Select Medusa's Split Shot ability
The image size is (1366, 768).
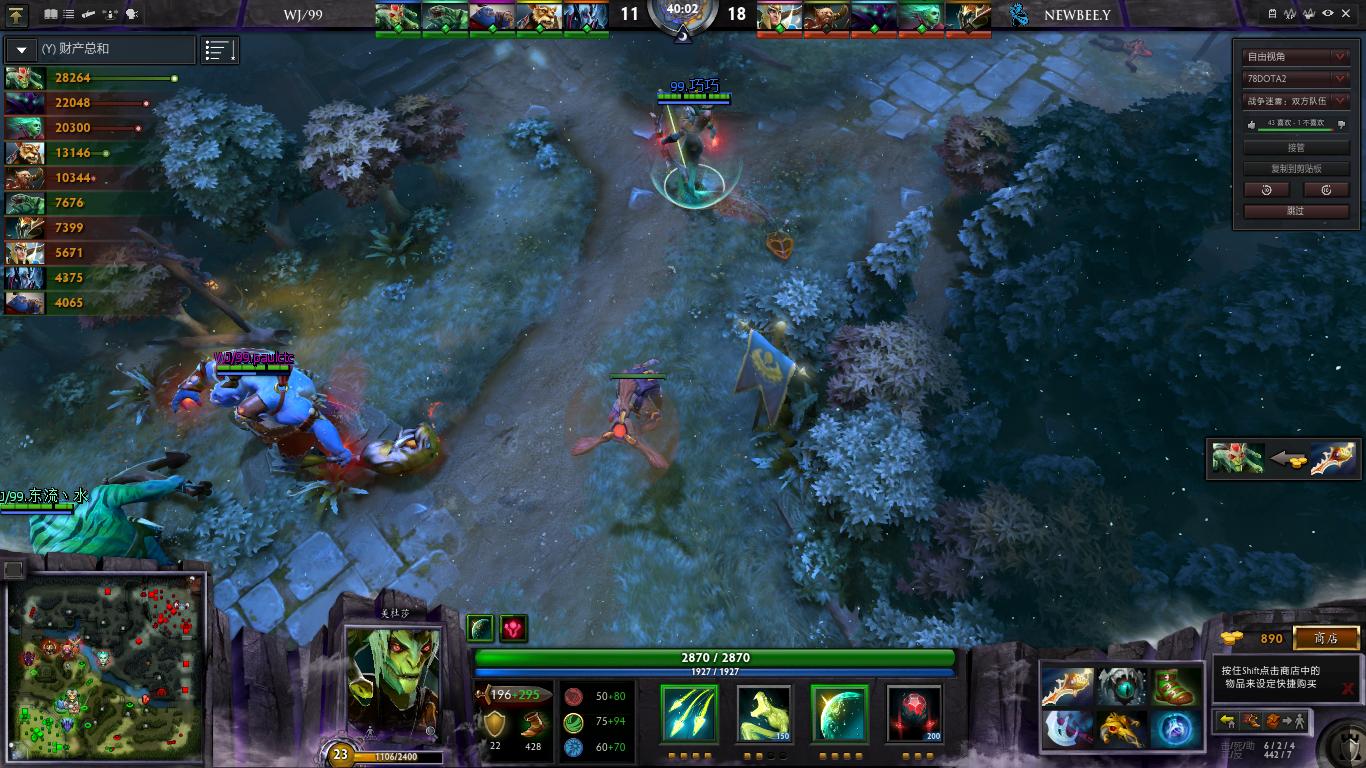tap(688, 712)
